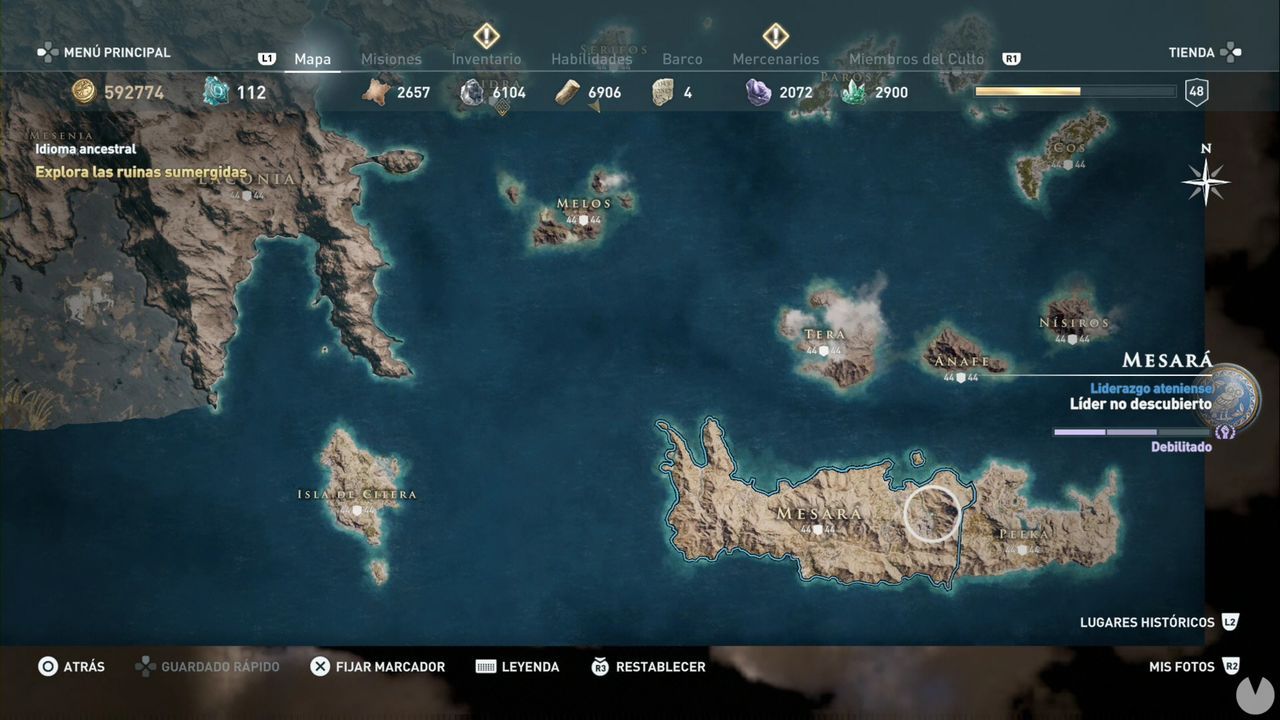Expand the quest Explora las ruinas sumergidas
The image size is (1280, 720).
[x=140, y=172]
